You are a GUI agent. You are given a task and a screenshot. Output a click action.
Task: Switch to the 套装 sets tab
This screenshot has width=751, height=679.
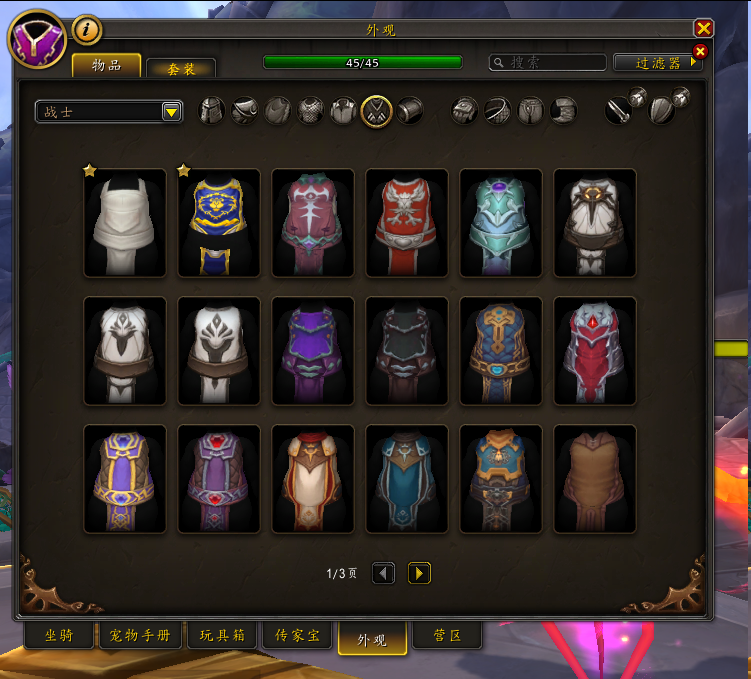pyautogui.click(x=181, y=68)
